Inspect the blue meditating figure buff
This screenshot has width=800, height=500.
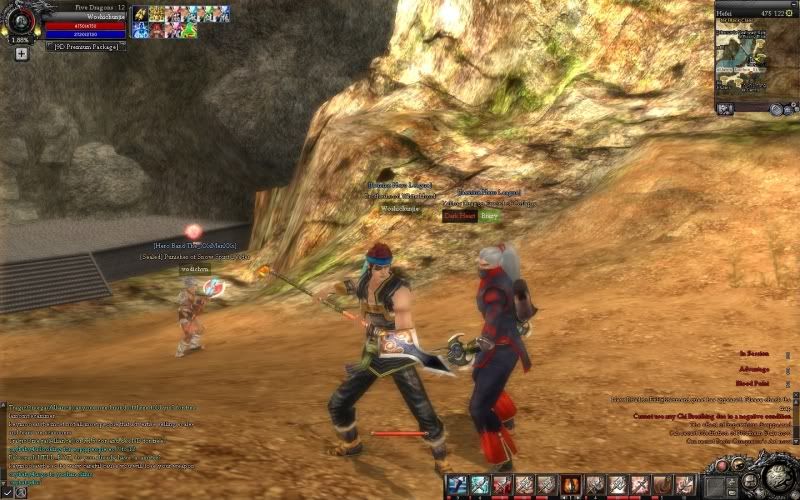(x=139, y=31)
